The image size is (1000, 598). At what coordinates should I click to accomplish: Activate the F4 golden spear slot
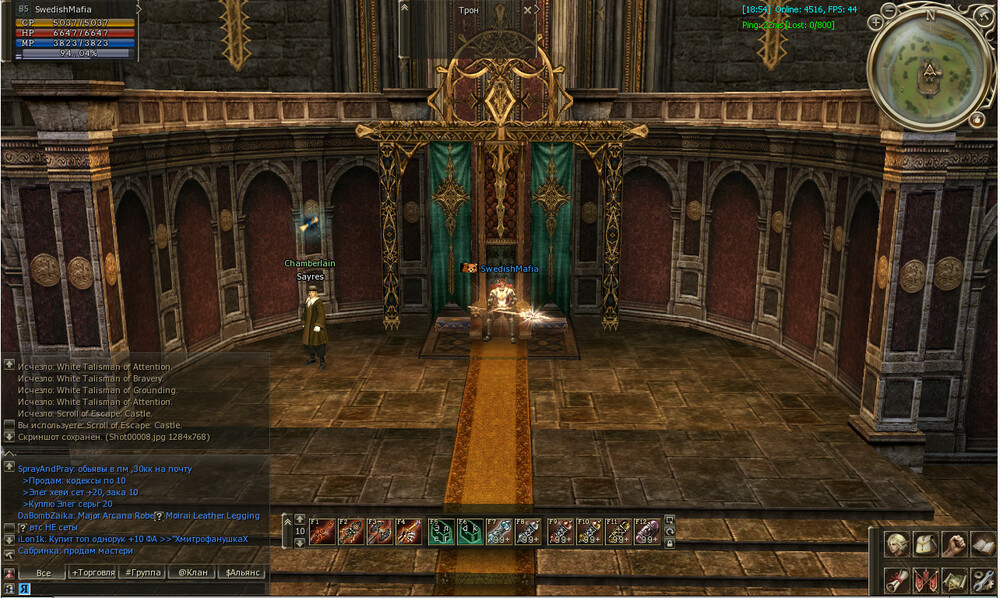pyautogui.click(x=408, y=531)
